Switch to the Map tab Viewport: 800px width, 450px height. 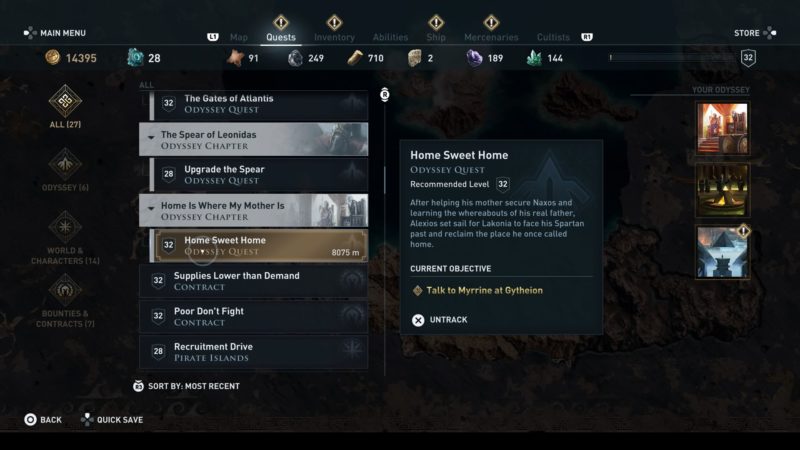click(239, 38)
